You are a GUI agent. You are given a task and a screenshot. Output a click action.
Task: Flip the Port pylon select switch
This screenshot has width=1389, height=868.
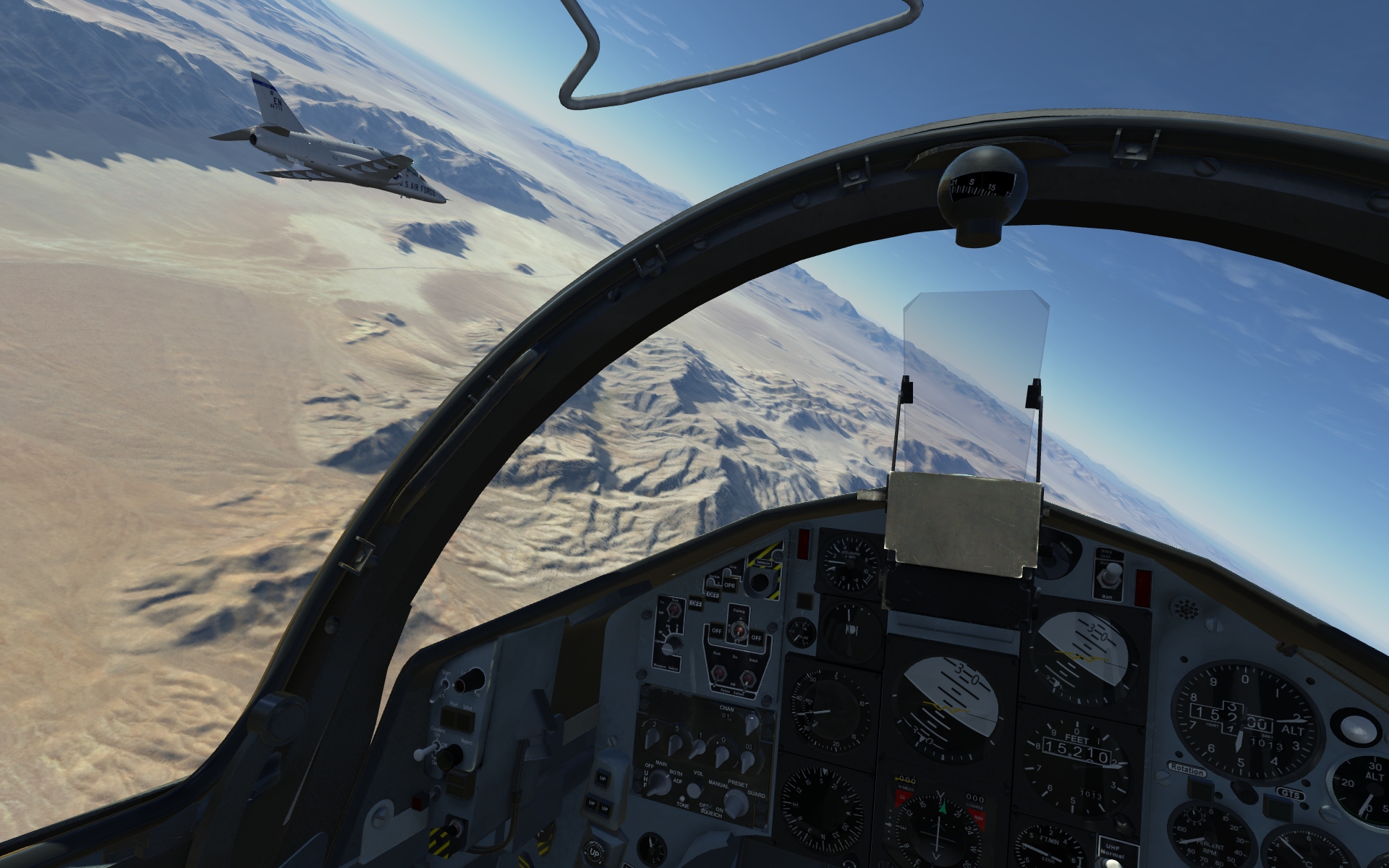(x=719, y=674)
